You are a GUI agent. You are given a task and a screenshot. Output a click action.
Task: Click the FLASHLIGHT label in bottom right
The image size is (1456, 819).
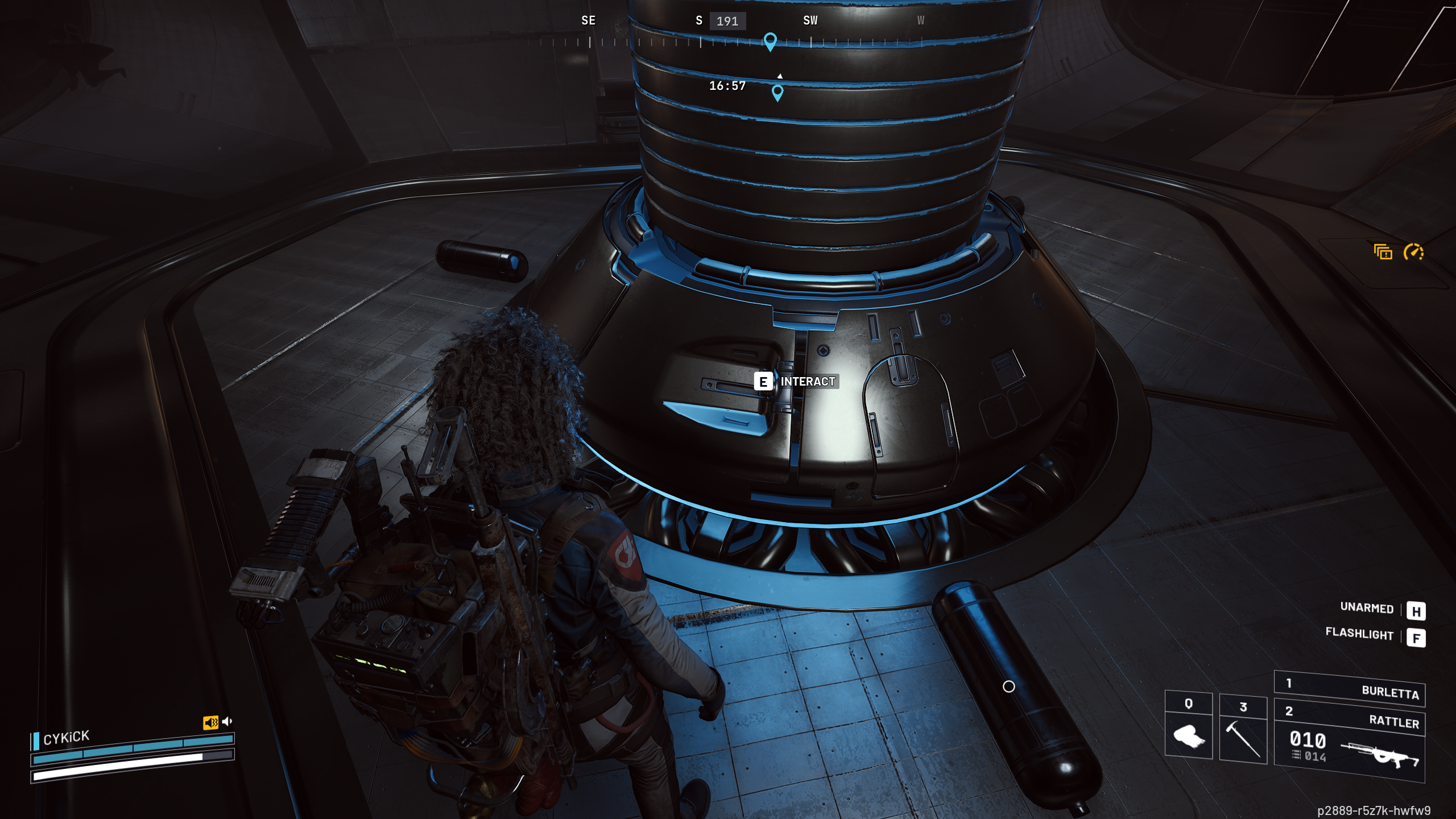pos(1360,635)
